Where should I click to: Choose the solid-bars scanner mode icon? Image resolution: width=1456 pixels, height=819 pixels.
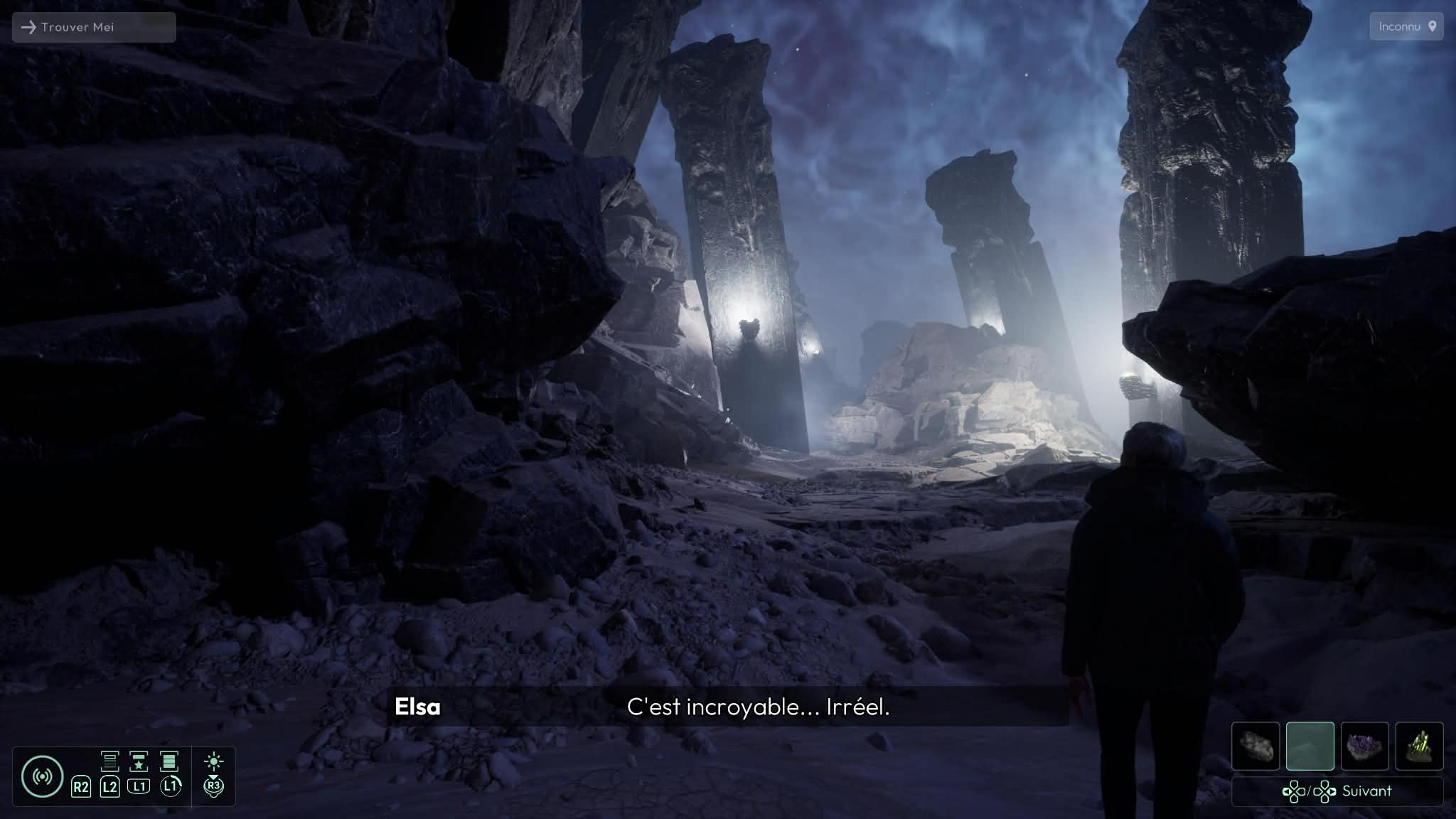click(168, 761)
